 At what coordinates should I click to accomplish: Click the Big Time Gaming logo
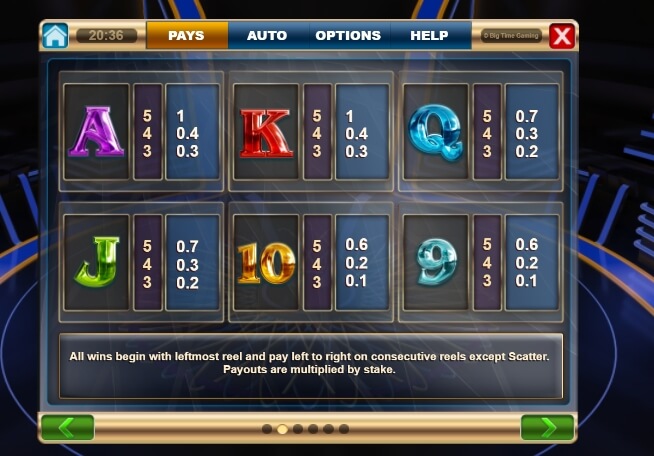pyautogui.click(x=511, y=36)
